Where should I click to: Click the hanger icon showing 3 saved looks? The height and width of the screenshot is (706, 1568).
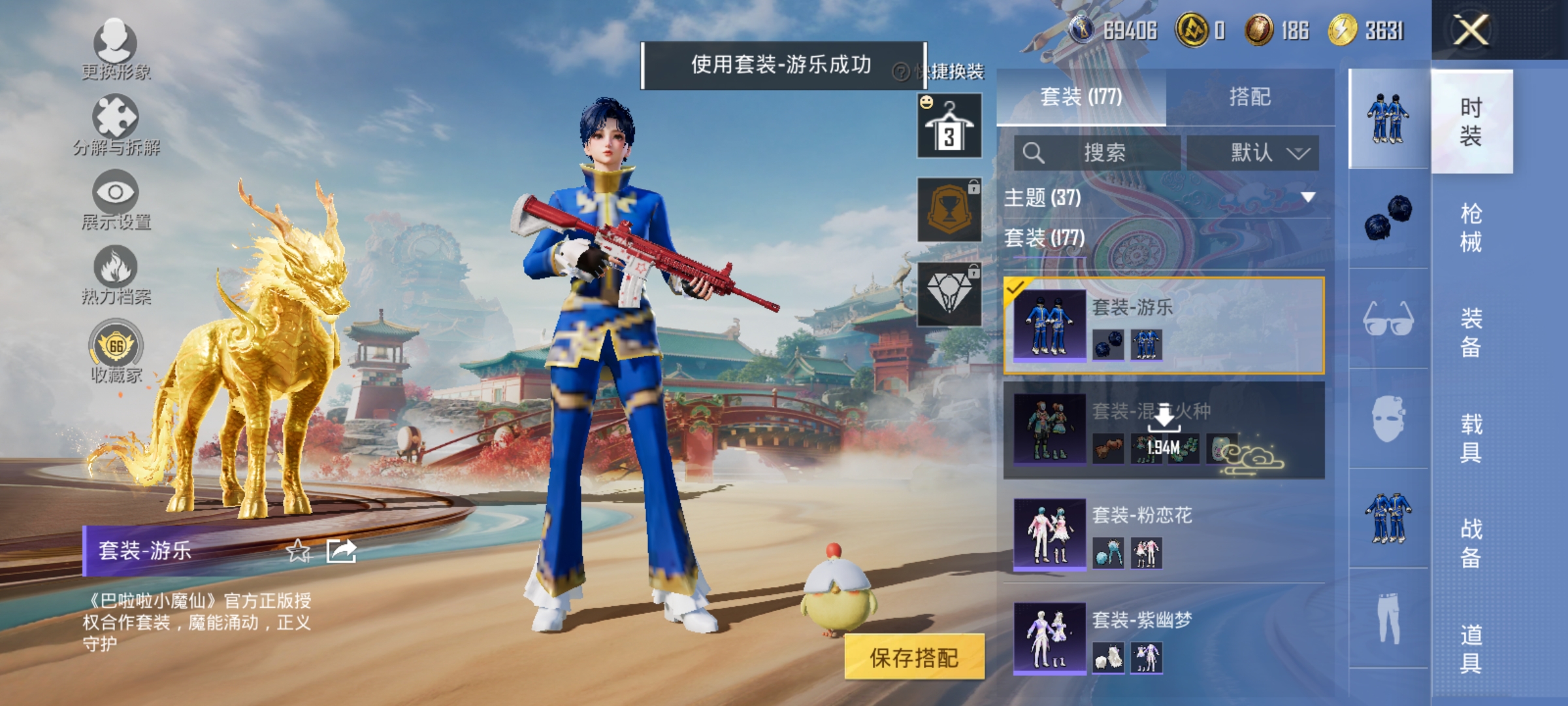pyautogui.click(x=948, y=126)
